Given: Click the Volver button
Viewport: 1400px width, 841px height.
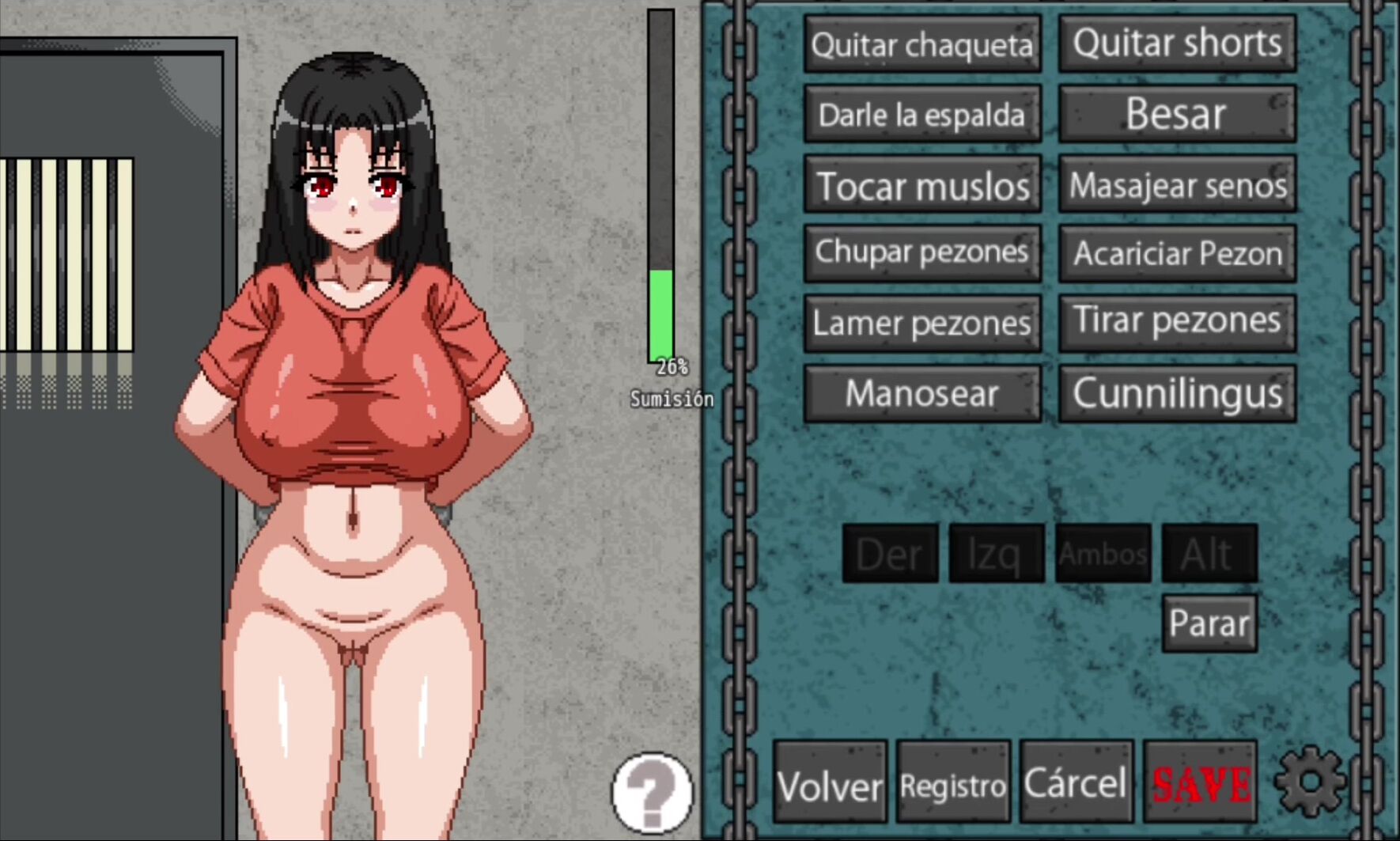Looking at the screenshot, I should [x=830, y=783].
